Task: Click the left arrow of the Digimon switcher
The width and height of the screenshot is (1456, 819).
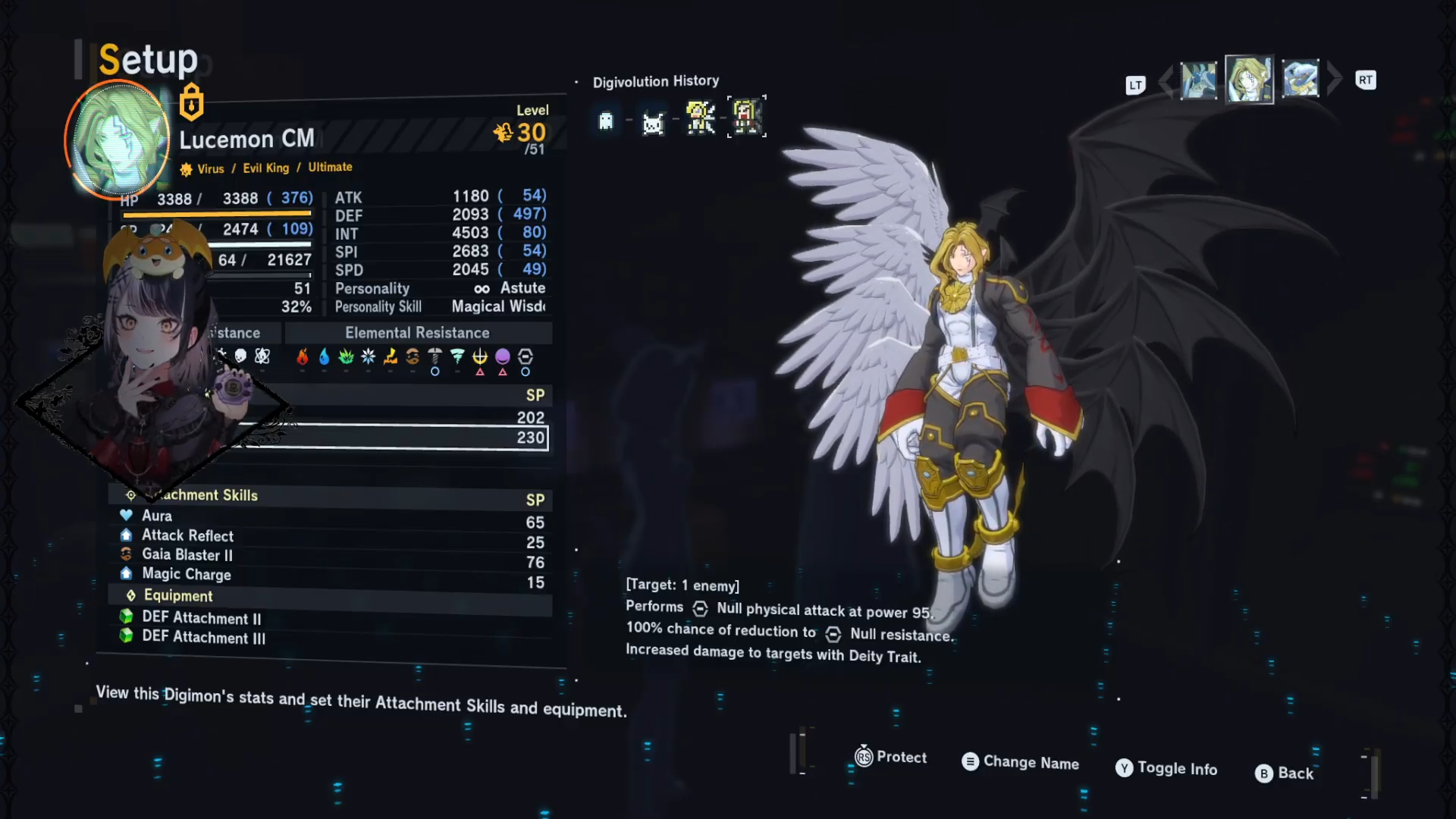Action: pyautogui.click(x=1166, y=80)
